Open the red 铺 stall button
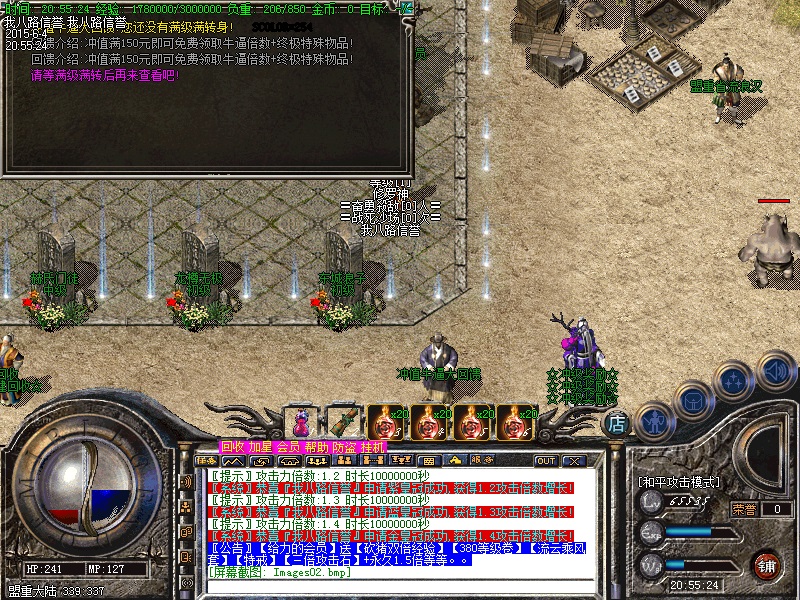 coord(767,564)
